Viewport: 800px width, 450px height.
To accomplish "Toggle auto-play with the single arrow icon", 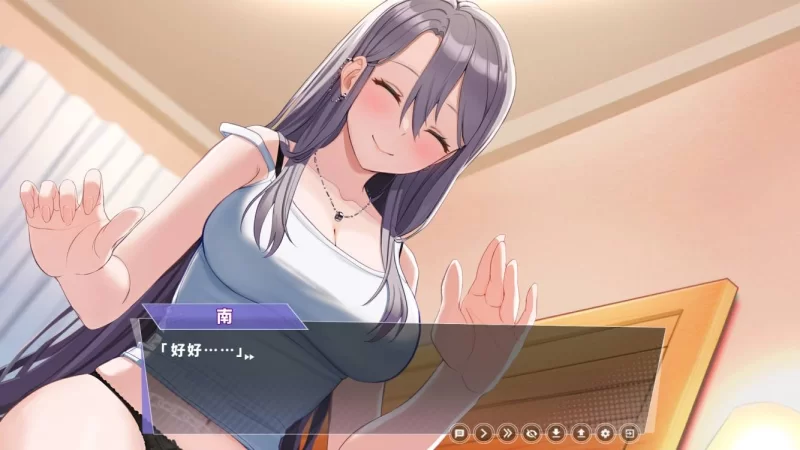I will (484, 433).
